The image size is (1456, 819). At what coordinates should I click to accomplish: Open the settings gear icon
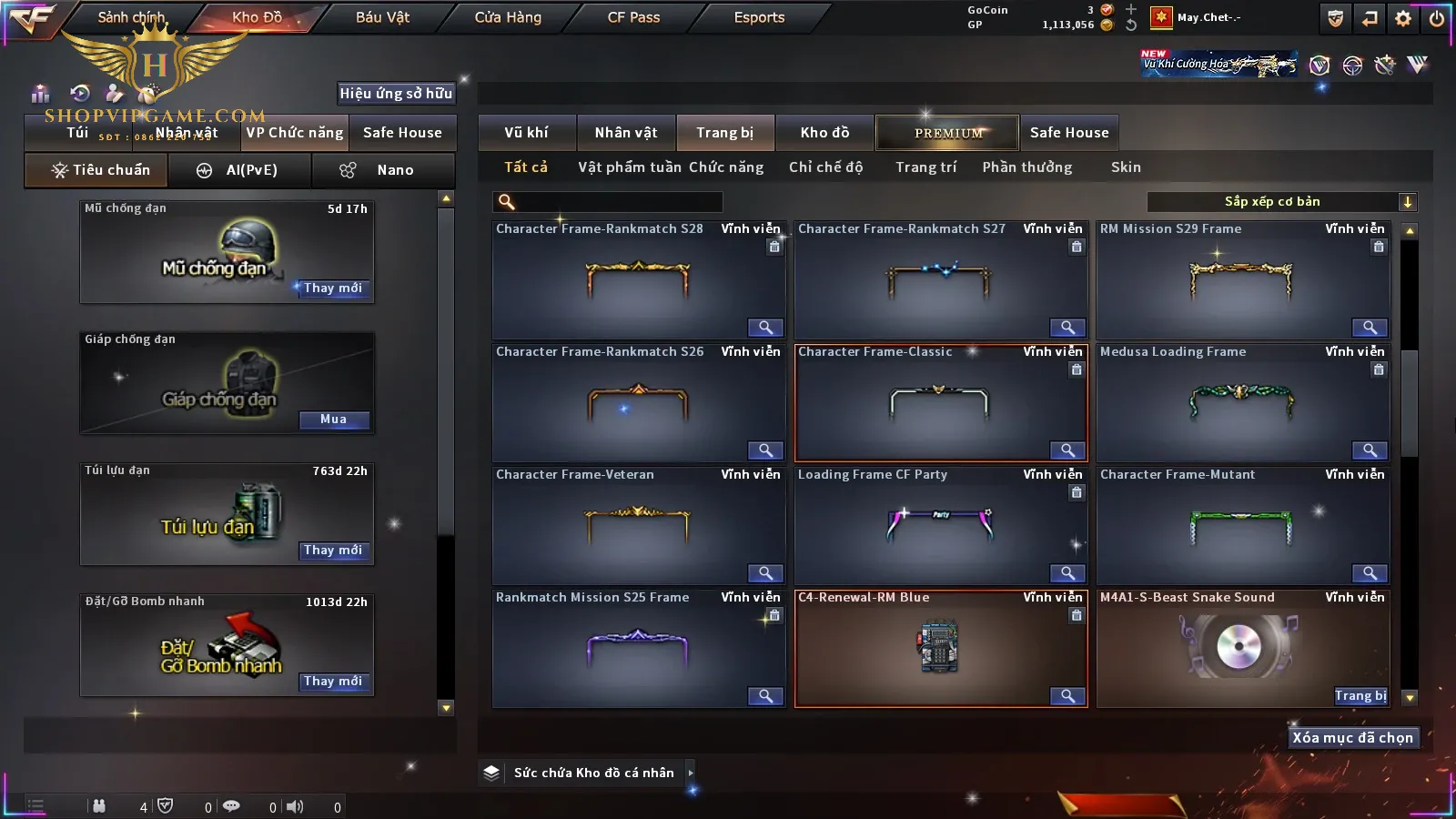(x=1403, y=18)
